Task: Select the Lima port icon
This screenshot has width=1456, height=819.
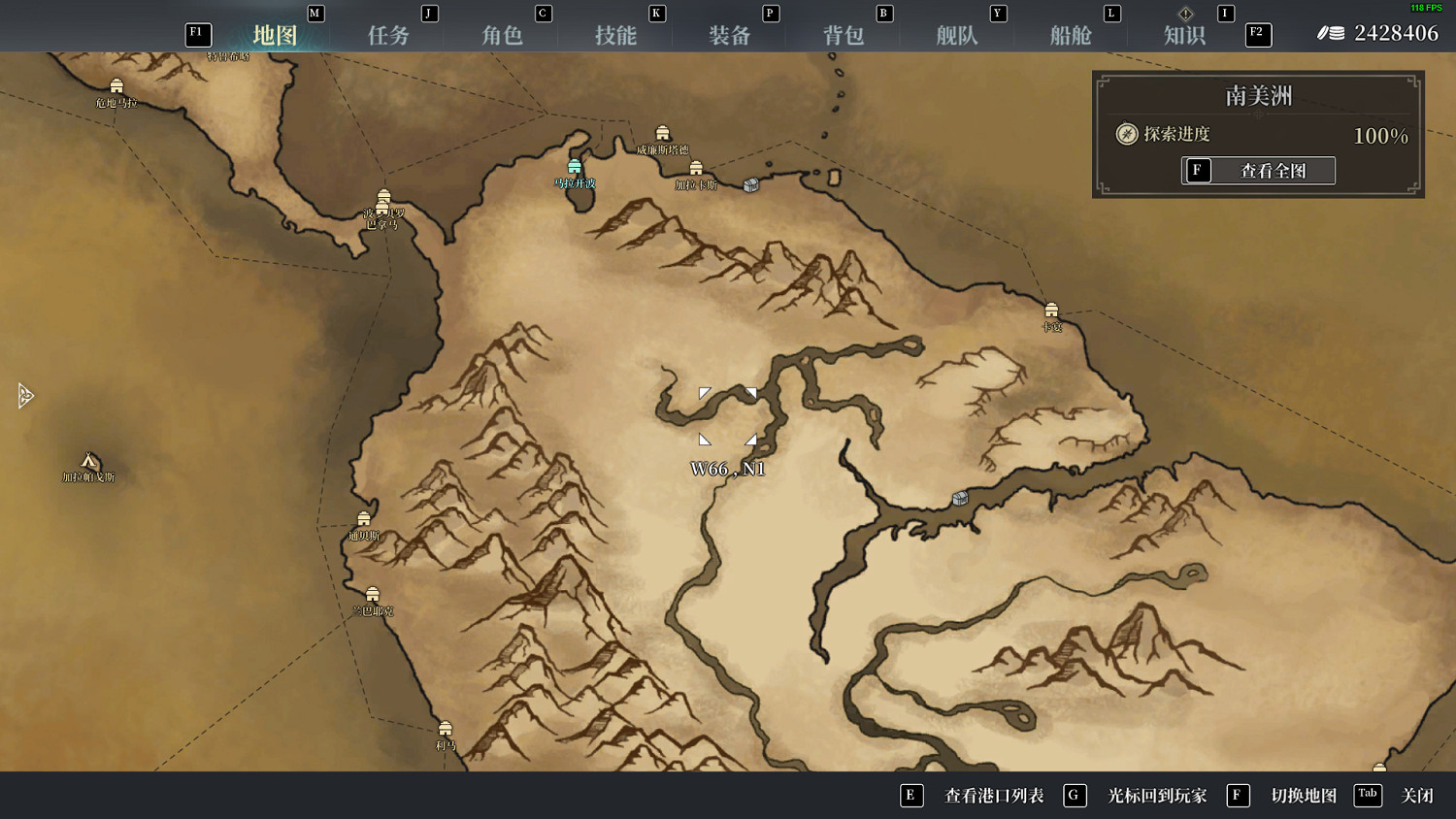Action: (445, 728)
